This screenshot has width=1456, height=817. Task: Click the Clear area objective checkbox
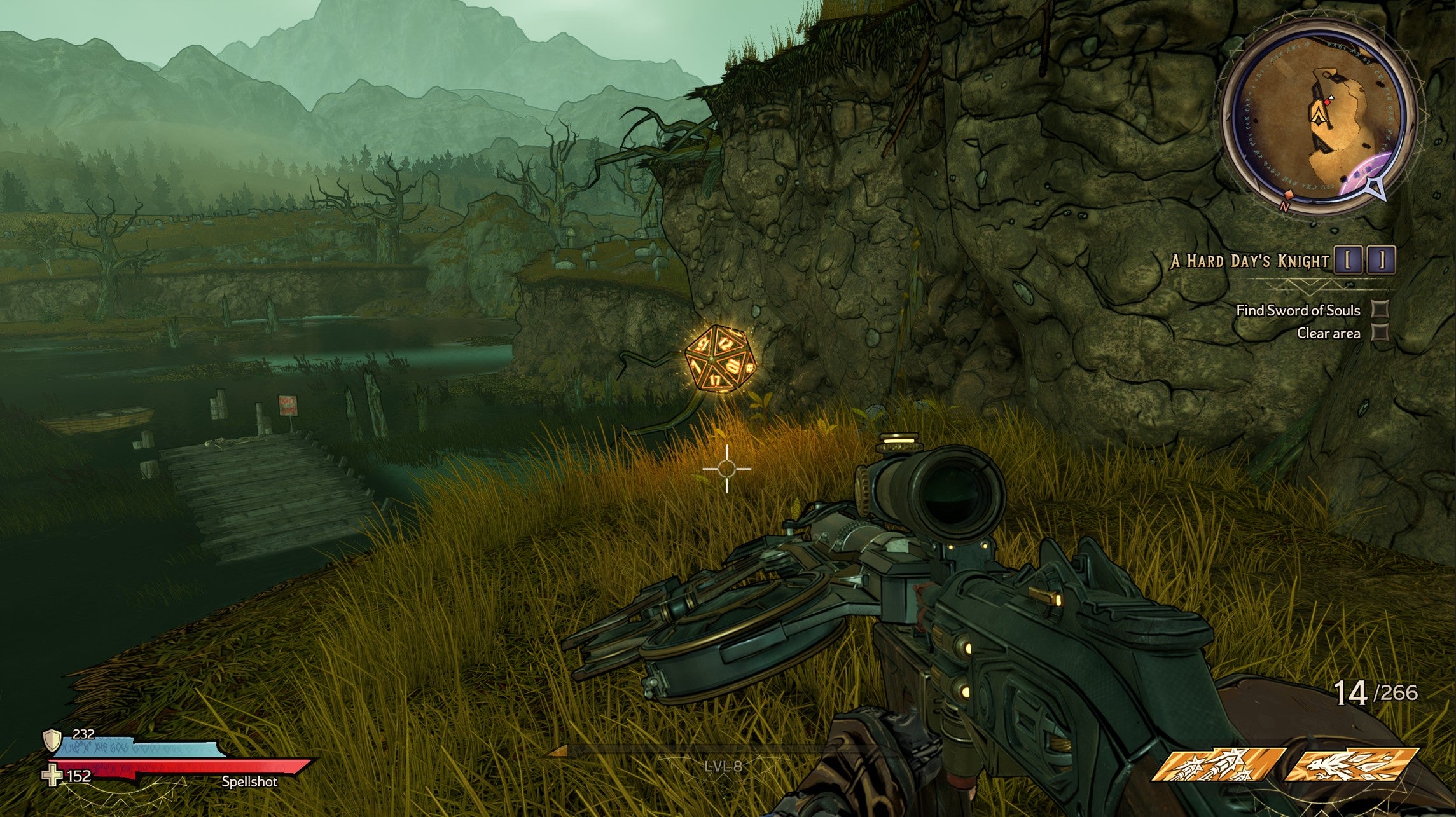coord(1380,333)
